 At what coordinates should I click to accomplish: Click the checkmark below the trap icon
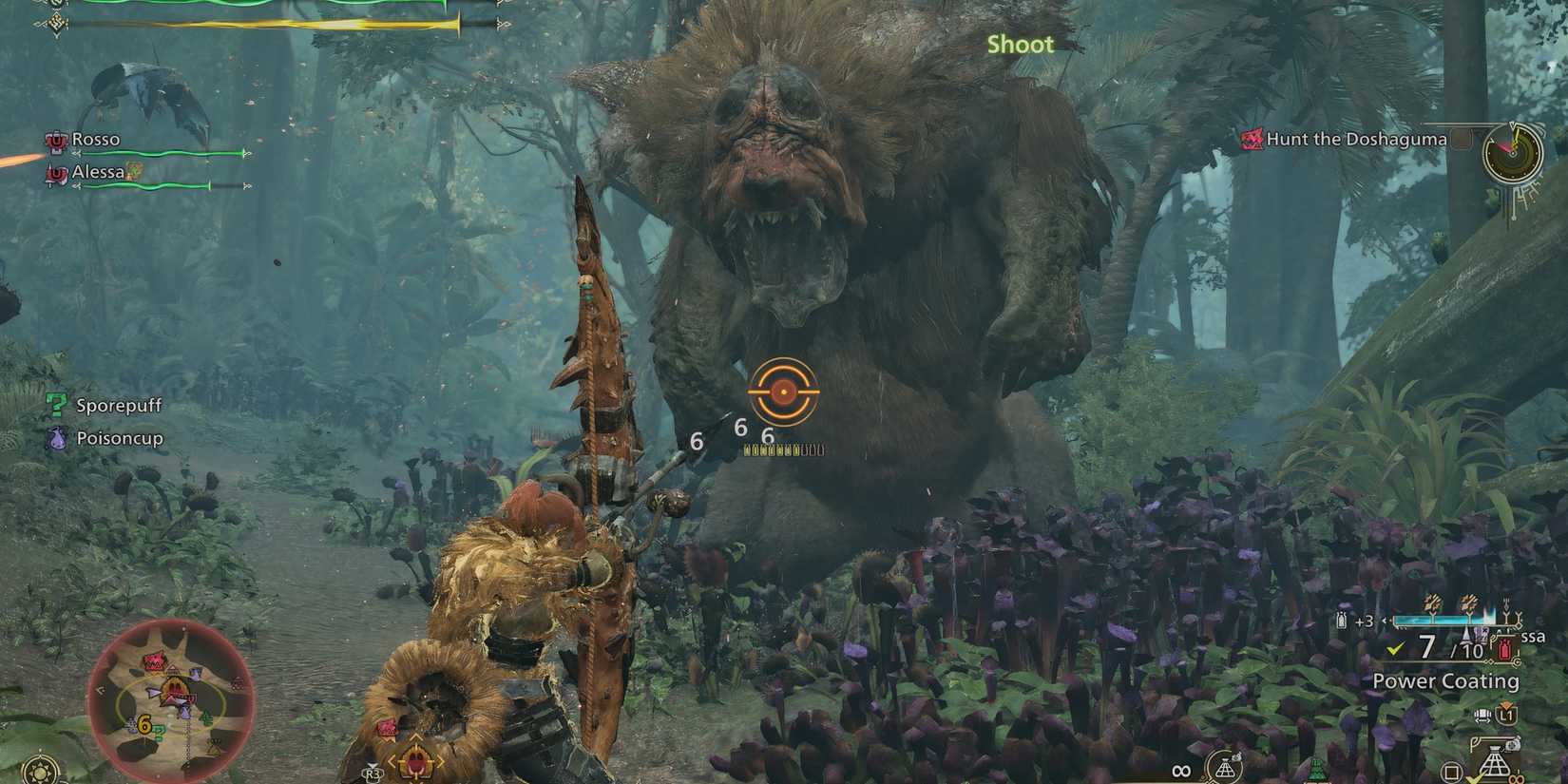(x=1473, y=779)
